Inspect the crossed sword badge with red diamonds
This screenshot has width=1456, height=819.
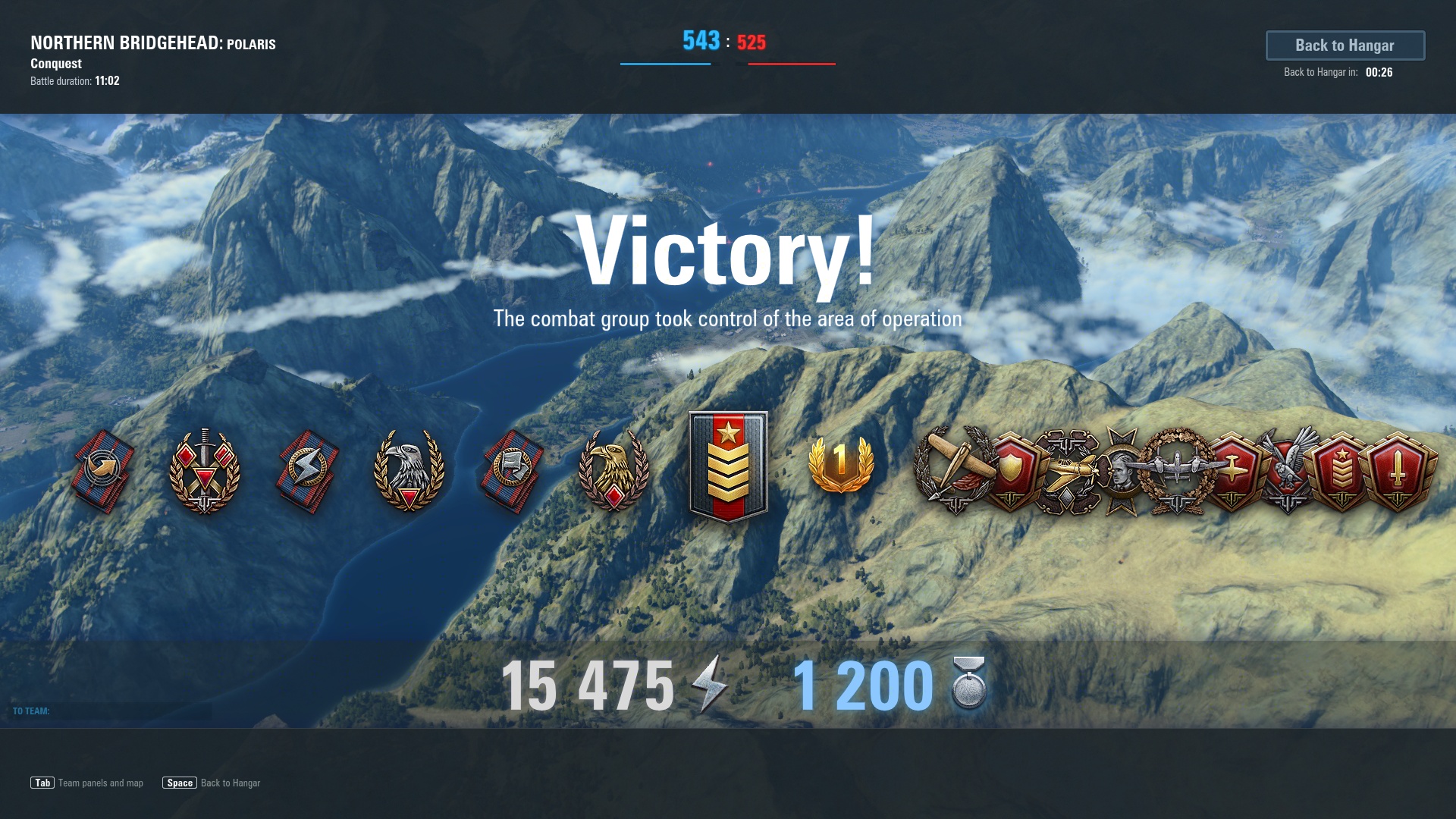click(205, 470)
